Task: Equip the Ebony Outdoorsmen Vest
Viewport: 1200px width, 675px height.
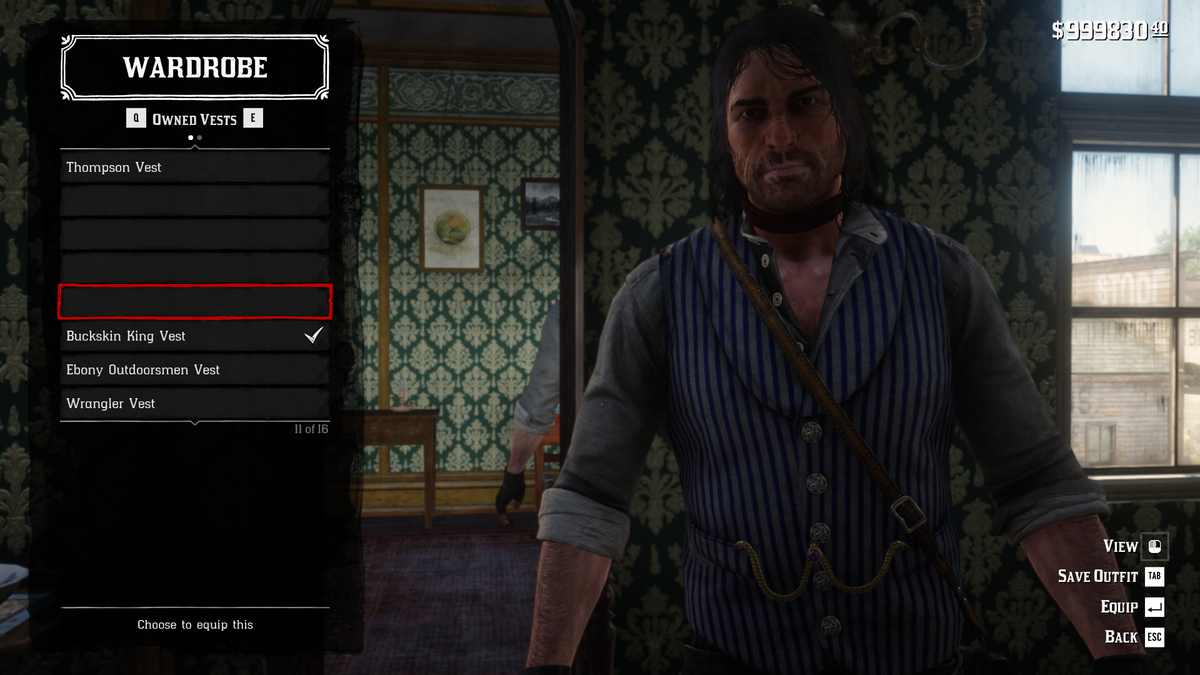Action: point(194,370)
